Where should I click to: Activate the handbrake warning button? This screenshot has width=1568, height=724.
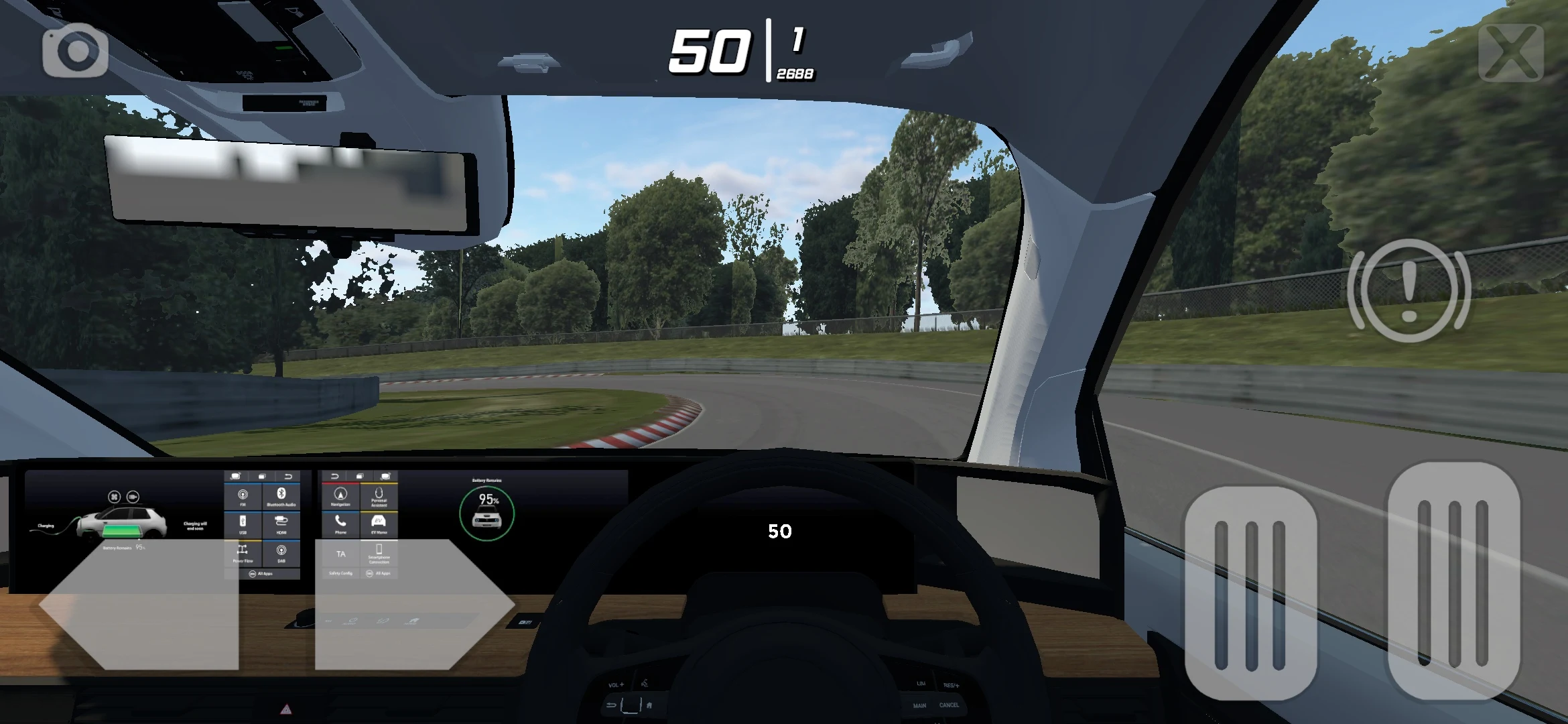[x=1409, y=291]
